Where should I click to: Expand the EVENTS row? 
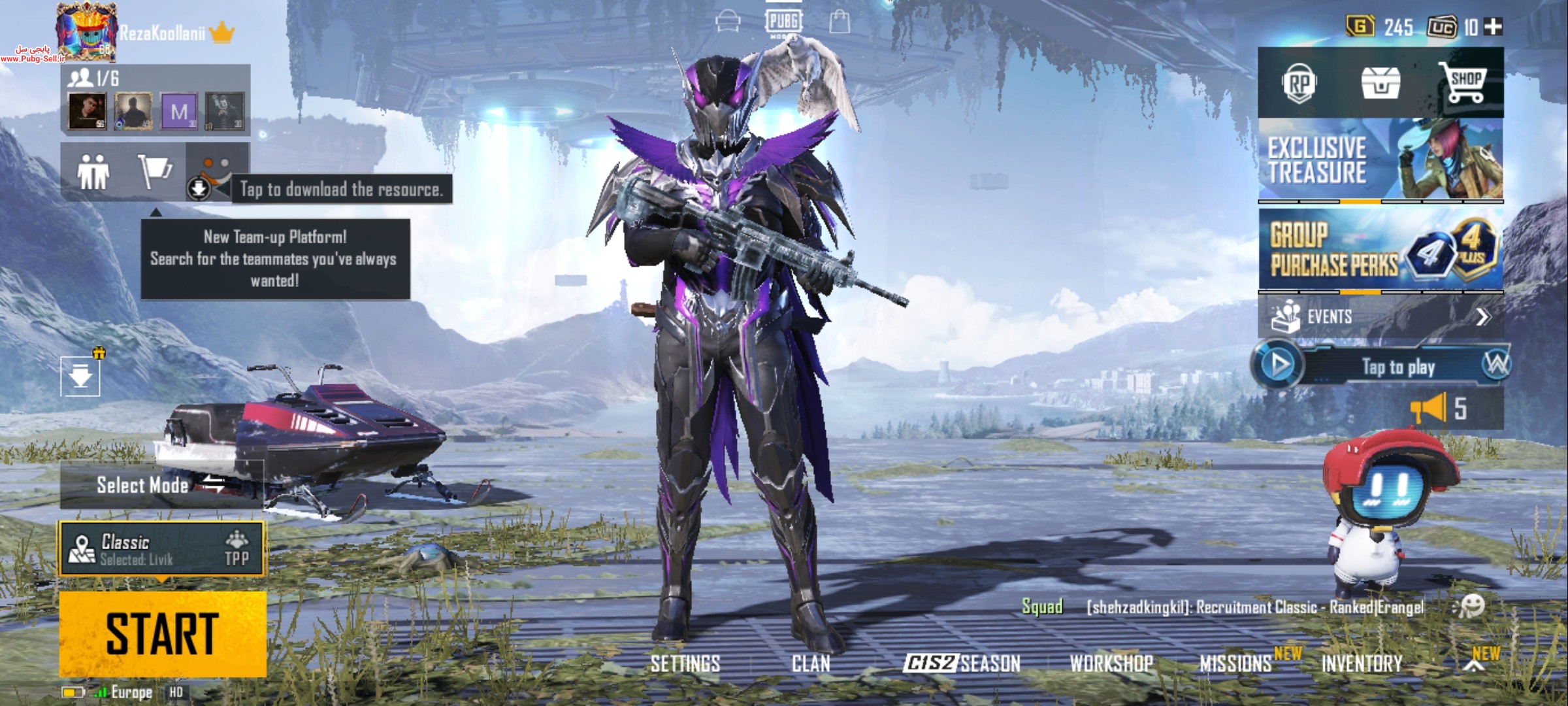pyautogui.click(x=1380, y=317)
